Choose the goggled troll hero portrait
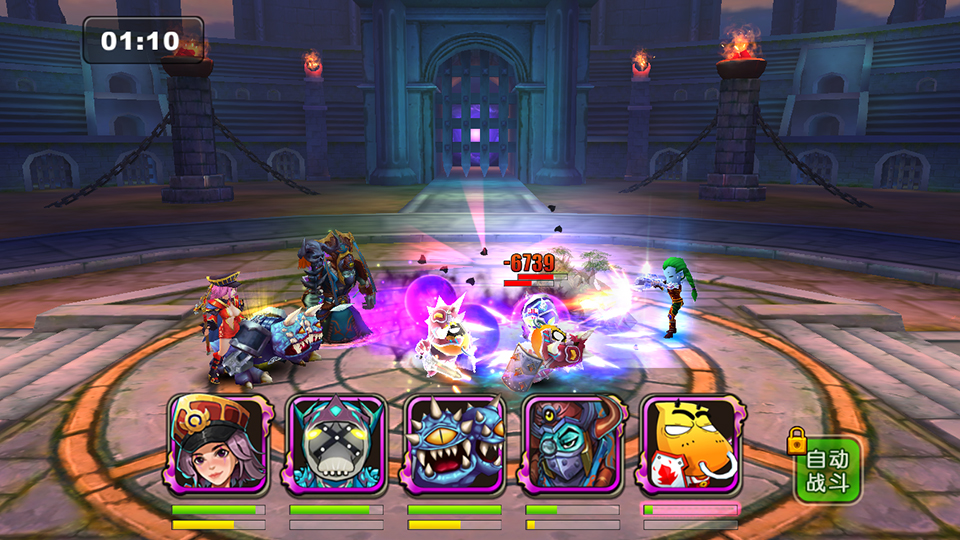 click(x=572, y=445)
